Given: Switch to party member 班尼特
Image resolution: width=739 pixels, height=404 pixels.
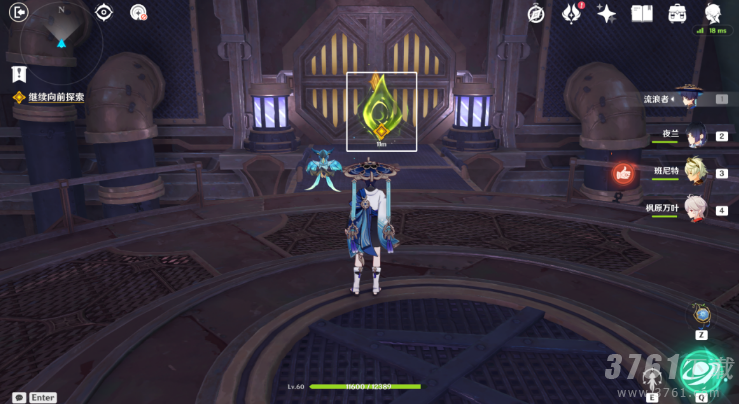Looking at the screenshot, I should 694,172.
